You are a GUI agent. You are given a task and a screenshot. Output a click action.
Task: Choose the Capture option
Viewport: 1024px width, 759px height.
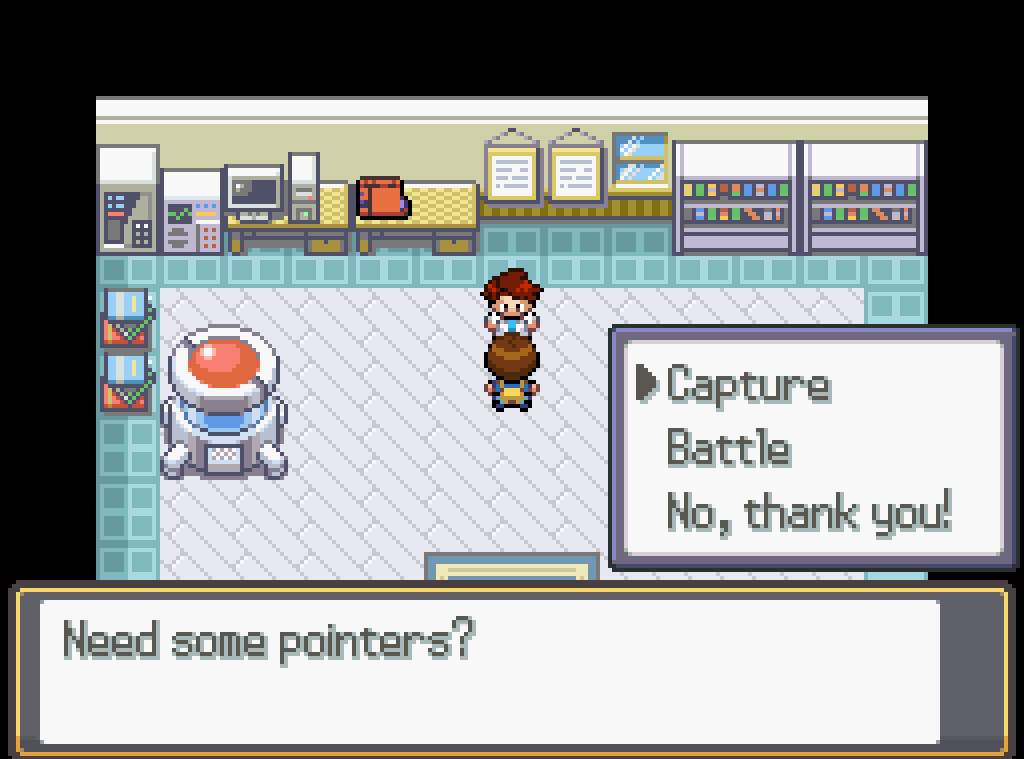click(748, 385)
